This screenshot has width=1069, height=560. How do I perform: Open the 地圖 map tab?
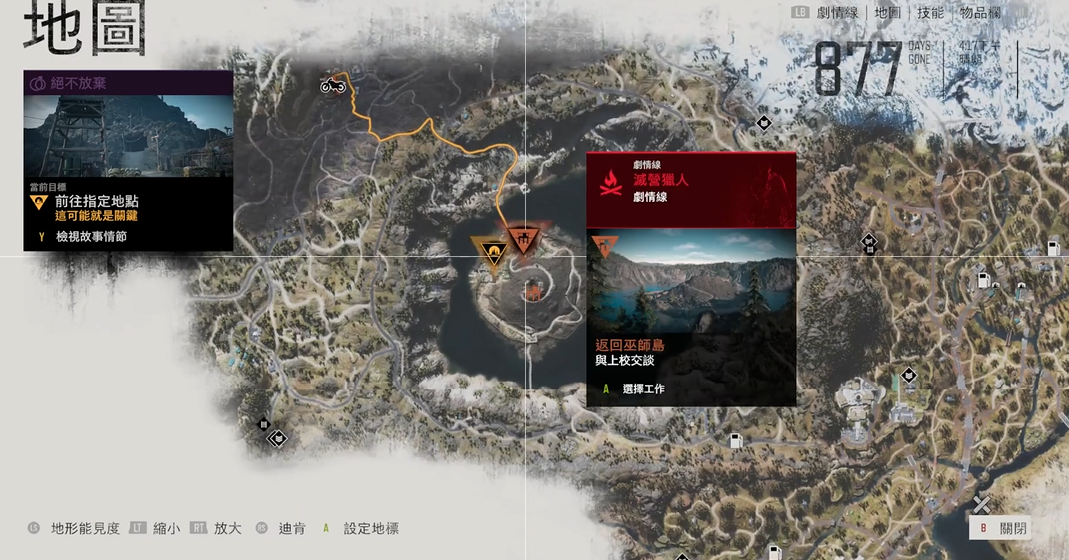coord(888,13)
